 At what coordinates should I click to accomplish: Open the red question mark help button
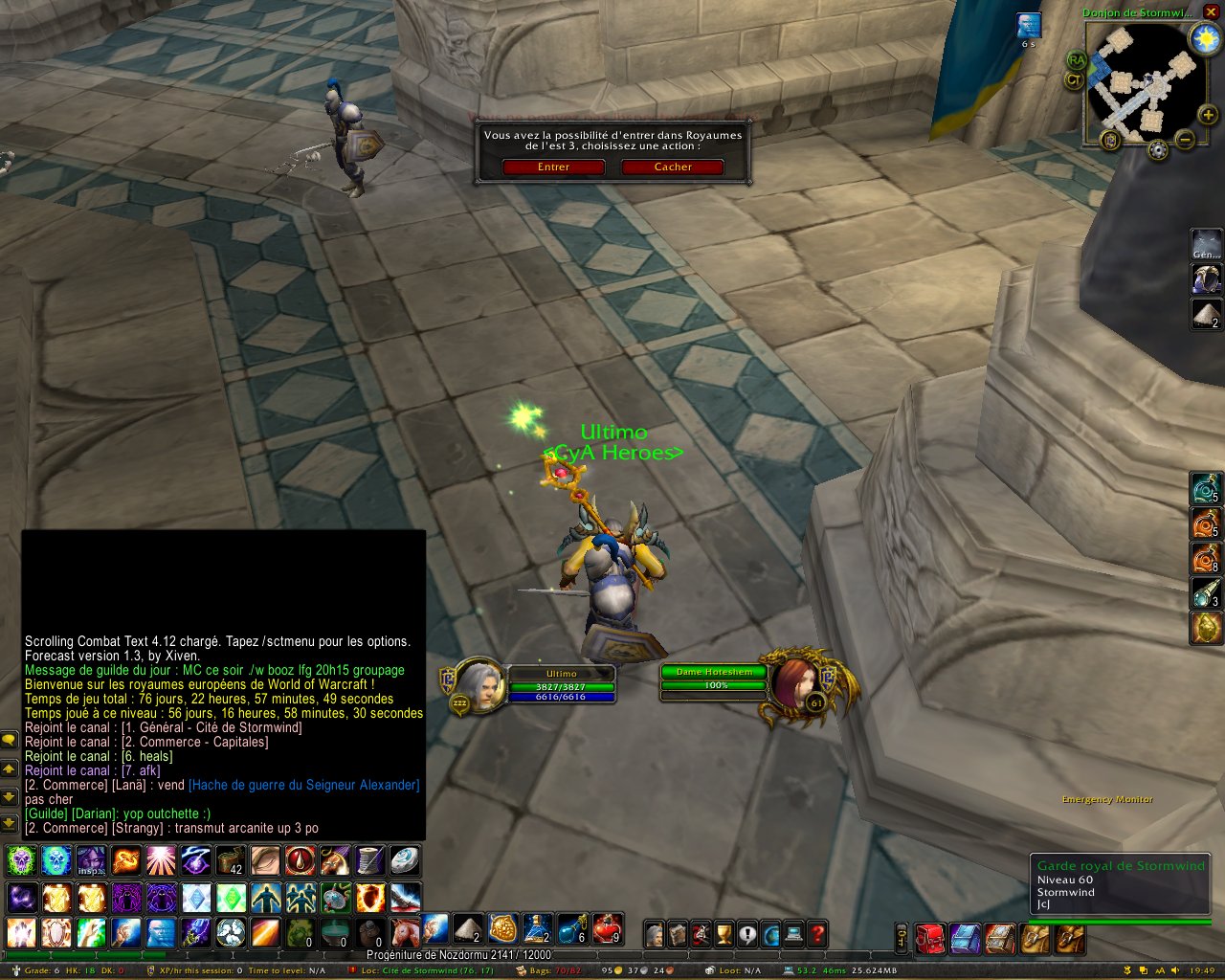click(x=817, y=933)
